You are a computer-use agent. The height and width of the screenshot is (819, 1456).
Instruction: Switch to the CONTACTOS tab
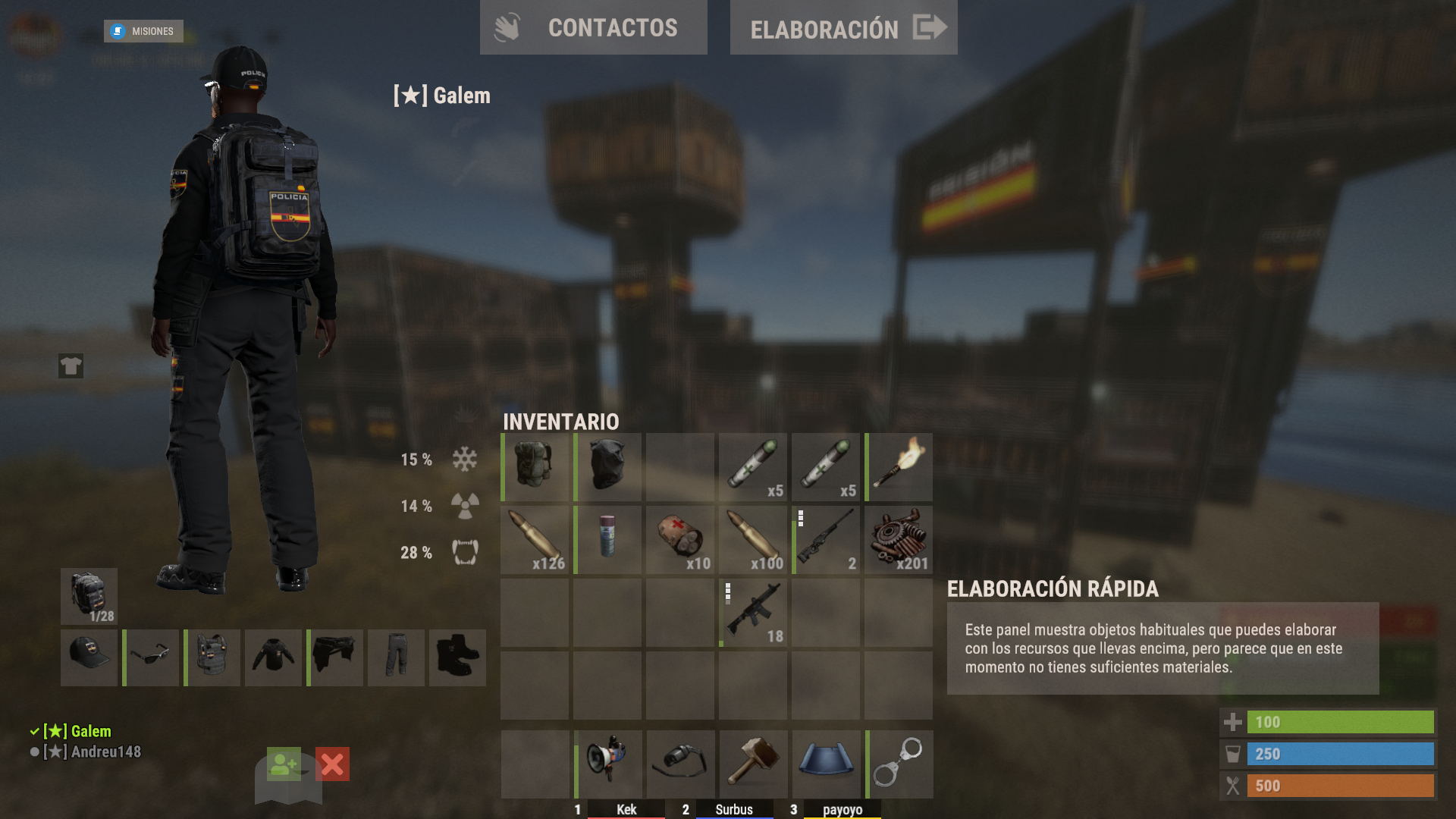click(594, 28)
